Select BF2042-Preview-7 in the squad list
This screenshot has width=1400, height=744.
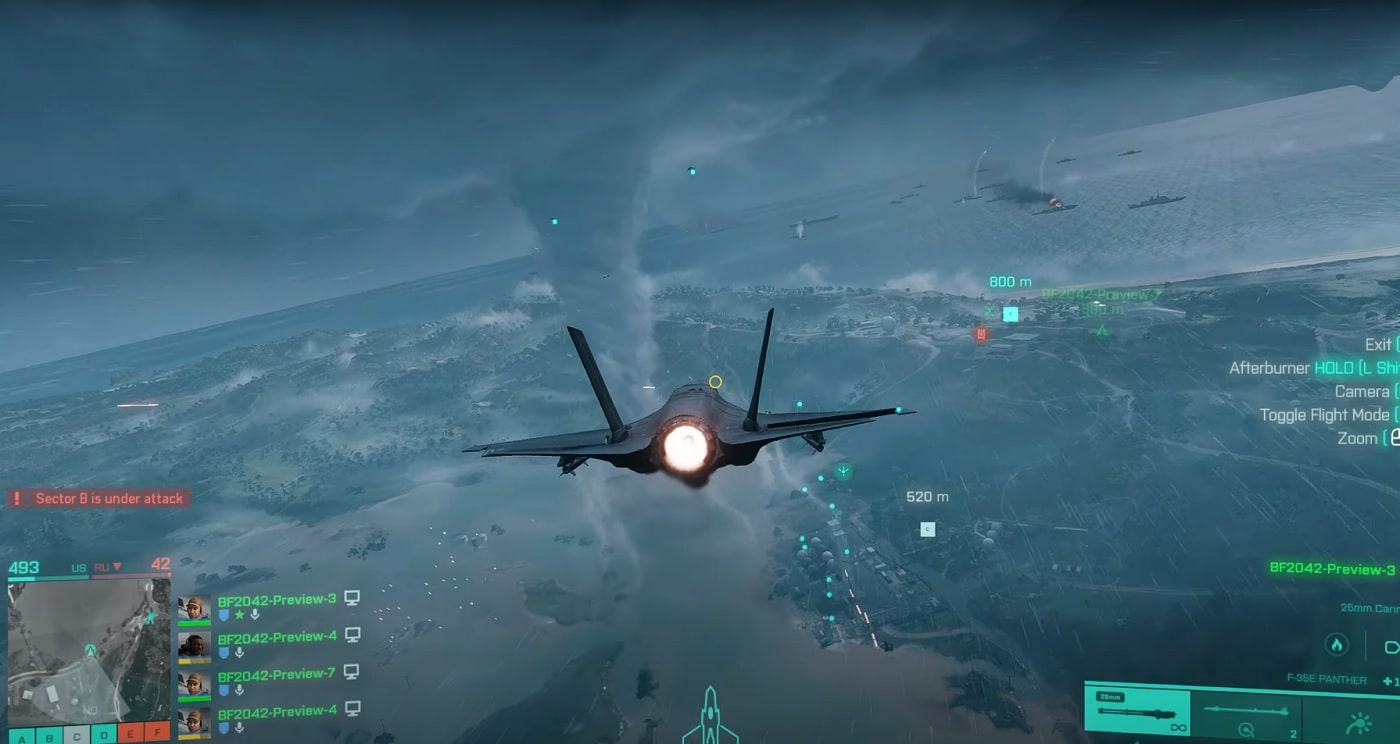[276, 674]
